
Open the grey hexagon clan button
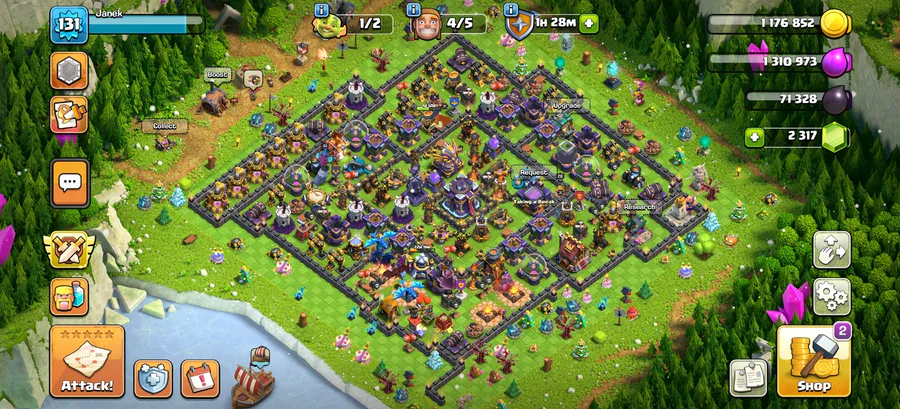[69, 70]
